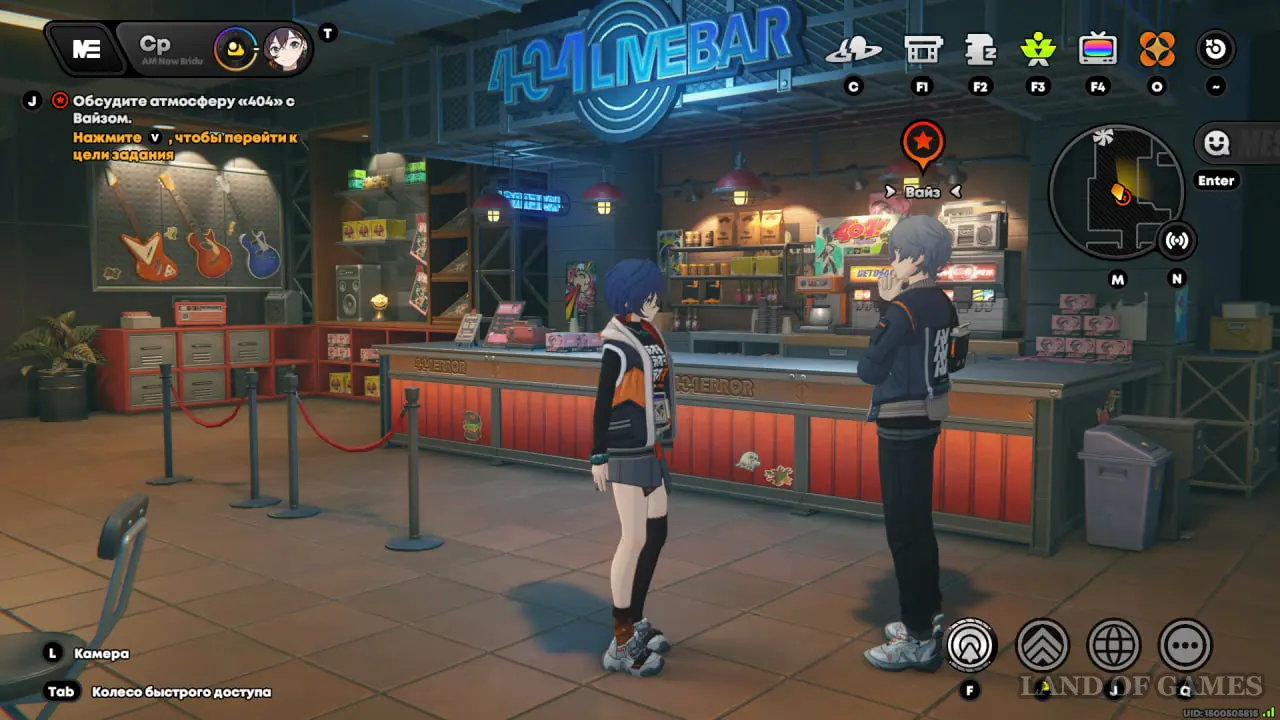Open the rainbow television icon
This screenshot has height=720, width=1280.
[1097, 49]
